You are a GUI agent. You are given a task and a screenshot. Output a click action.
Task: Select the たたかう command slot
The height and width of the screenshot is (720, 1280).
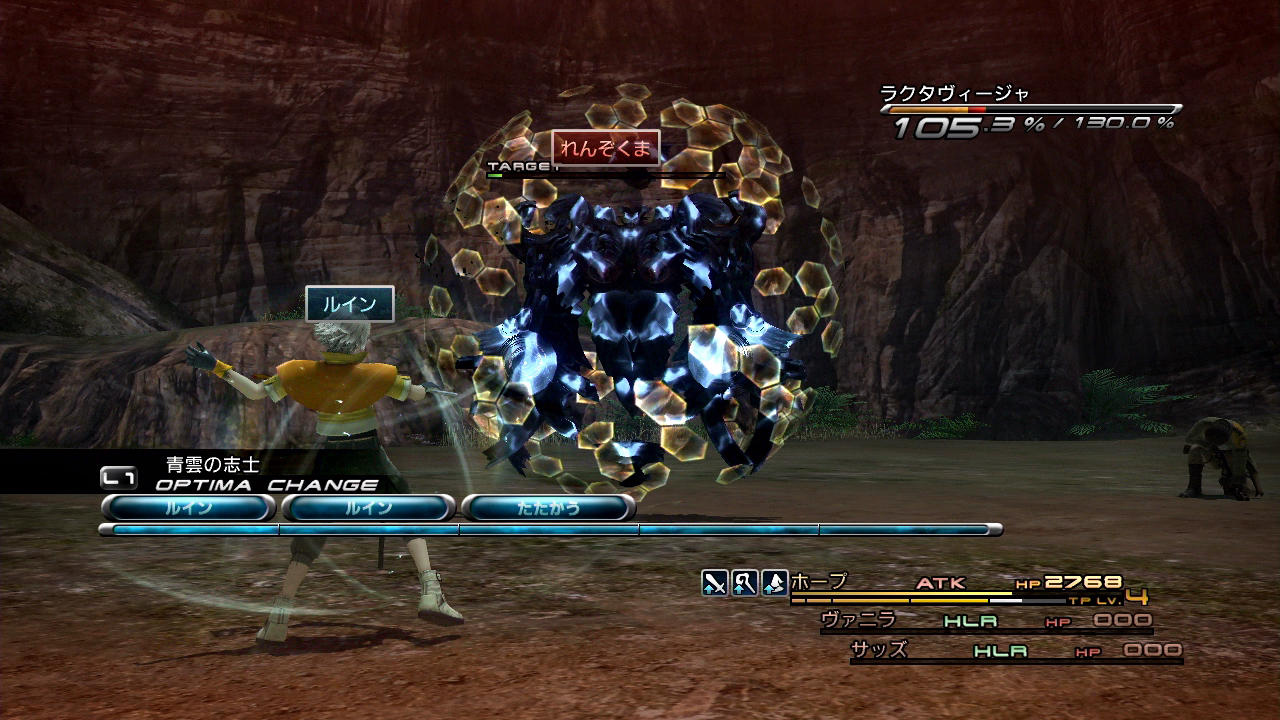(x=548, y=508)
